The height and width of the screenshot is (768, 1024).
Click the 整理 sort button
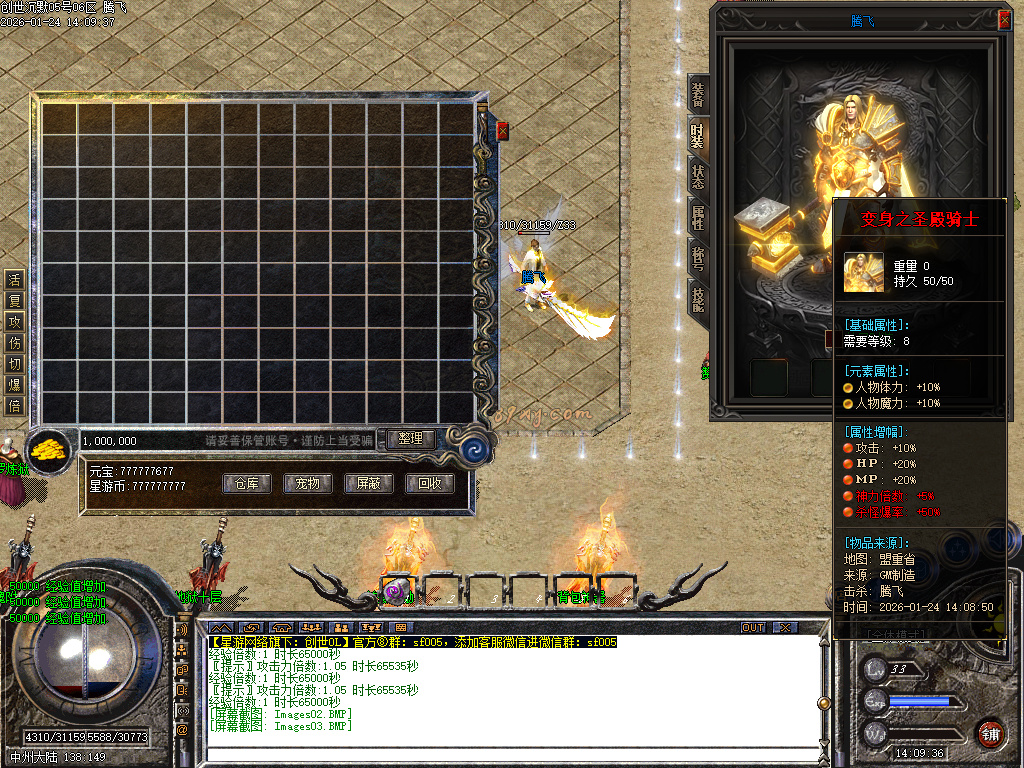coord(411,439)
